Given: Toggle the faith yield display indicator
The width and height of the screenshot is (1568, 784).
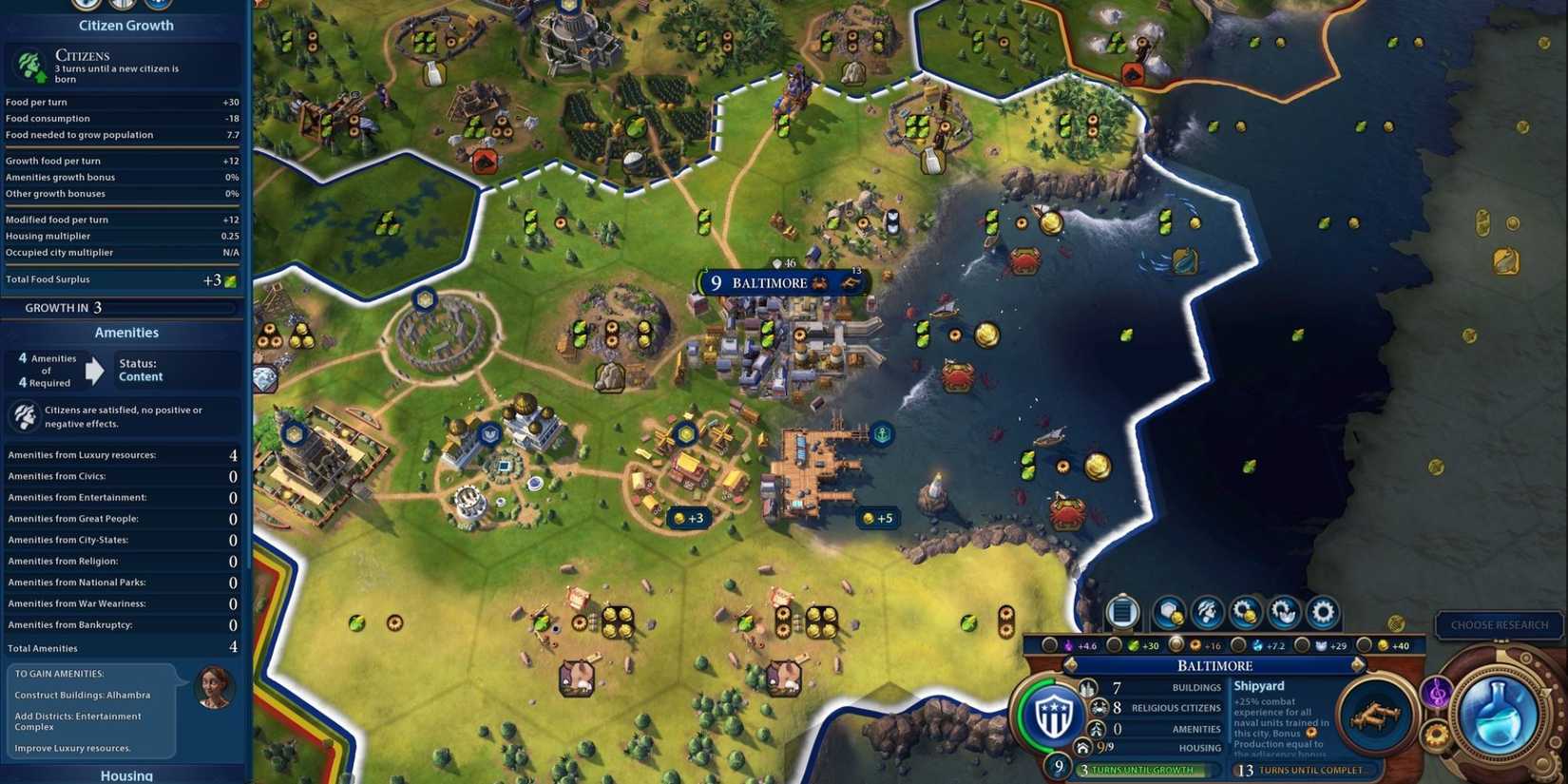Looking at the screenshot, I should (x=1048, y=646).
